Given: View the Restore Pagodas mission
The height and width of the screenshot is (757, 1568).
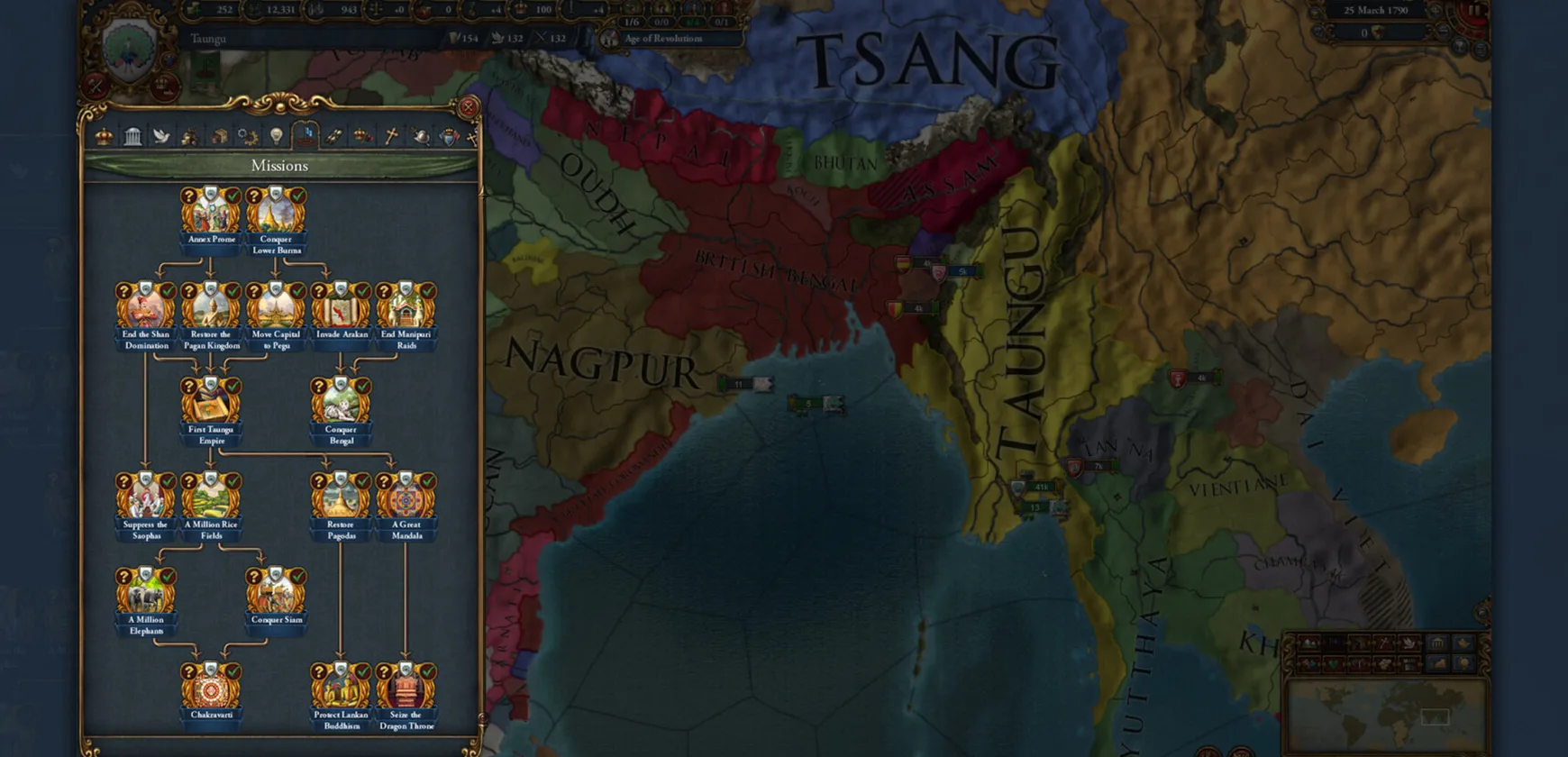Looking at the screenshot, I should [341, 499].
